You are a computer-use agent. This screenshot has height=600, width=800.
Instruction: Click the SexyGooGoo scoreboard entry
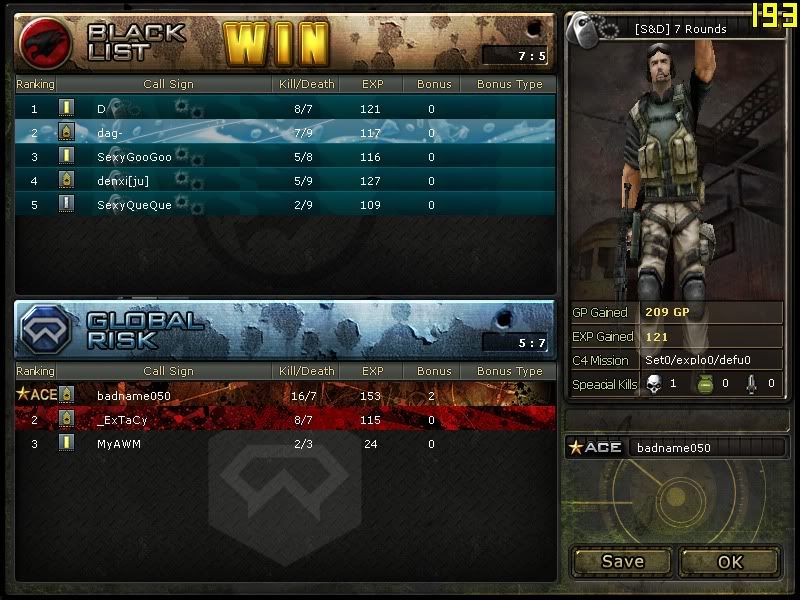point(285,157)
